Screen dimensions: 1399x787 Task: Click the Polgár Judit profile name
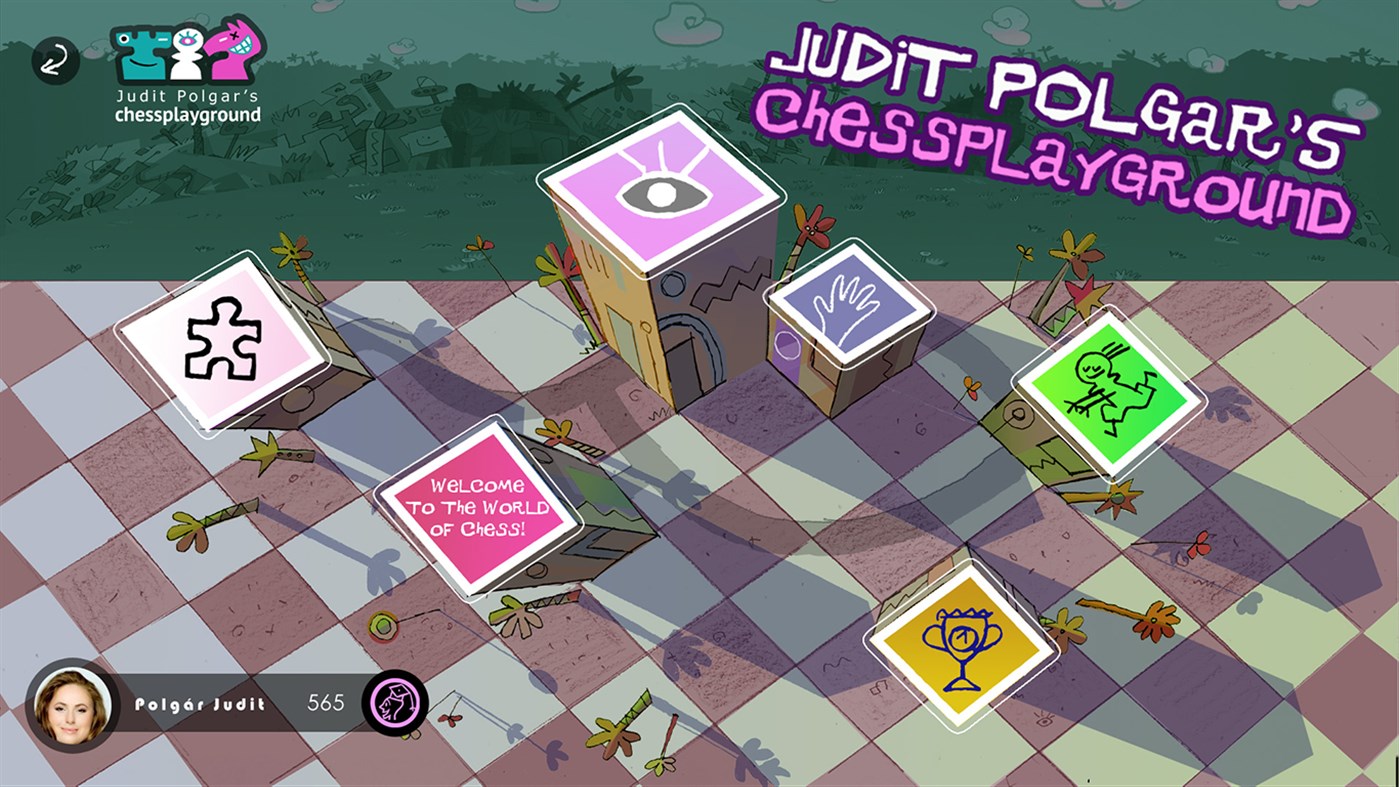click(199, 703)
